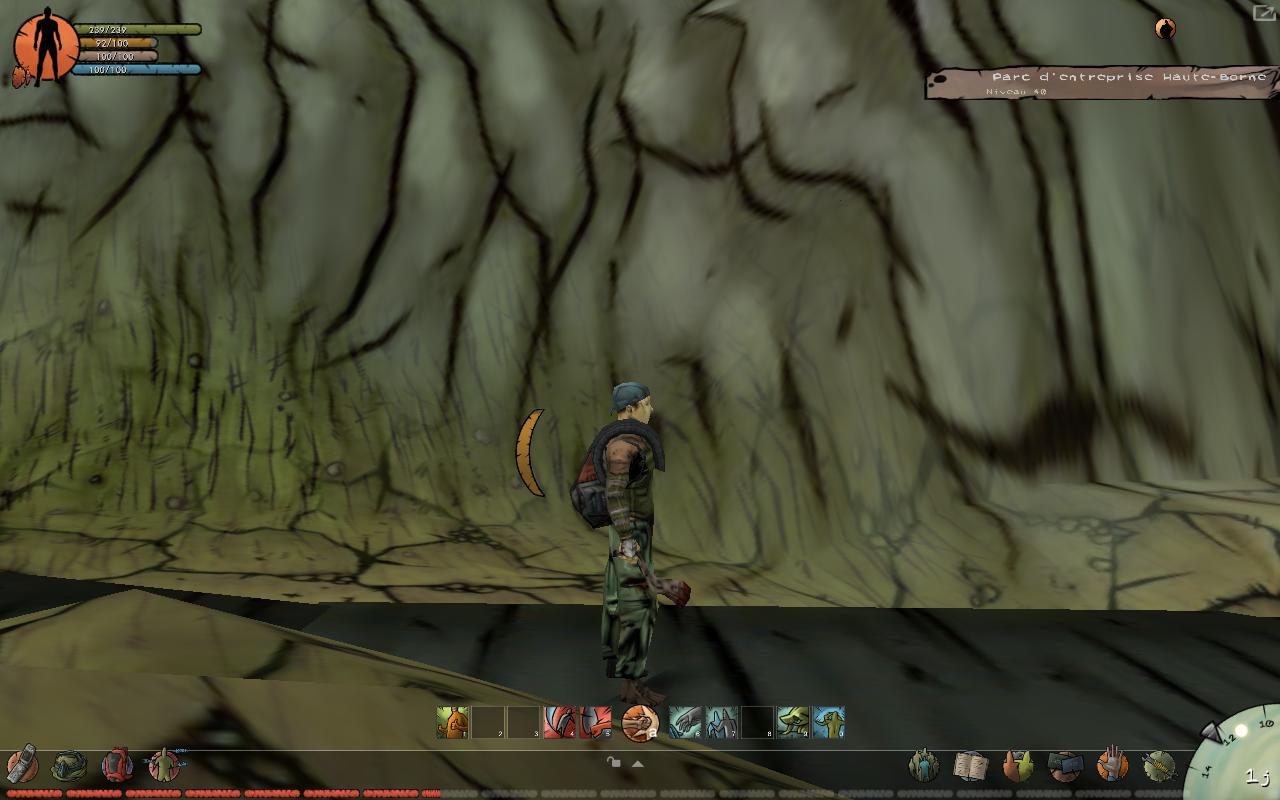Activate the blue-background figure skill in the last slot
This screenshot has height=800, width=1280.
[x=828, y=722]
